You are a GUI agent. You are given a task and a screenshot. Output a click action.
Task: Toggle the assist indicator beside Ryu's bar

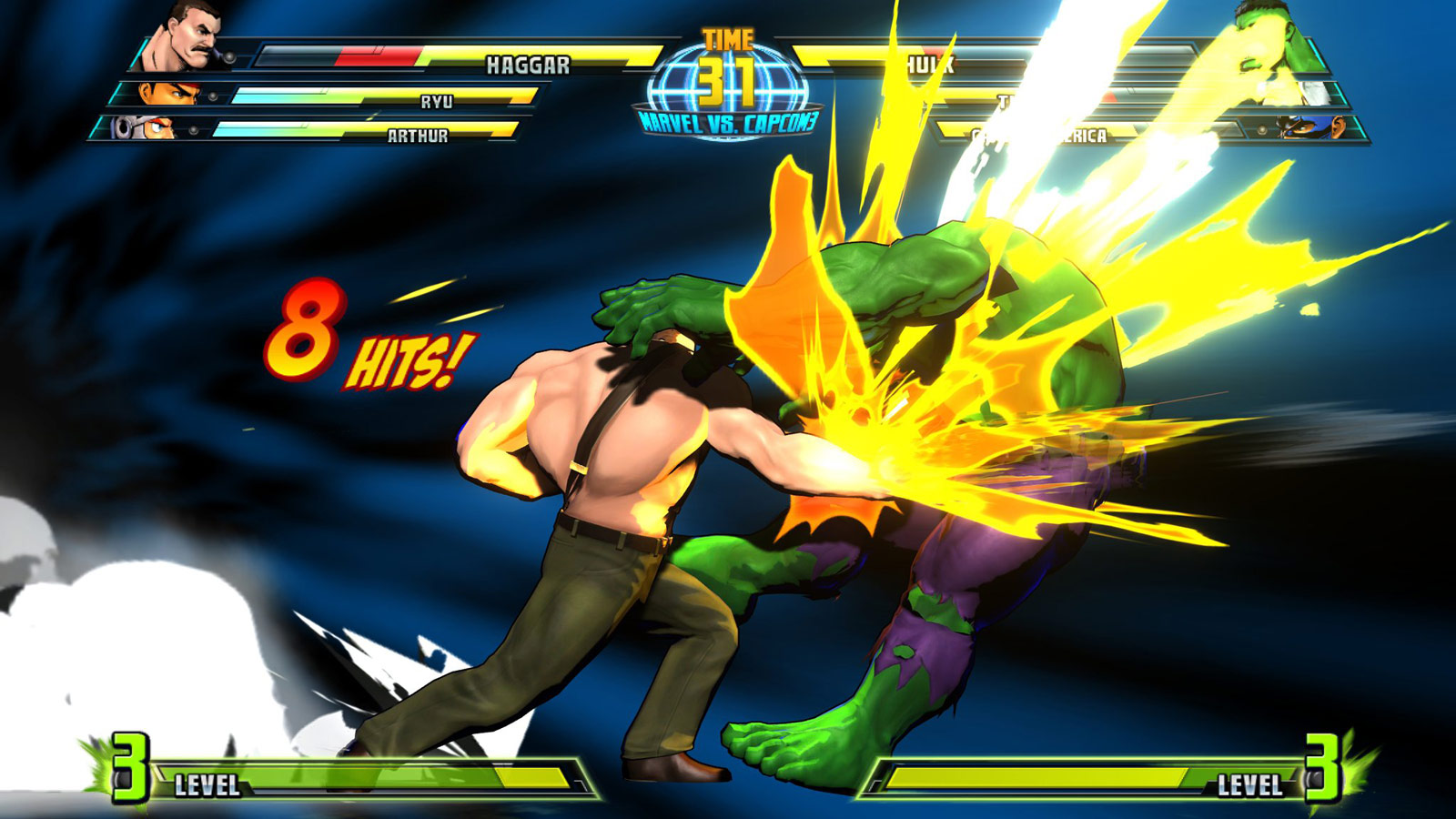coord(211,96)
